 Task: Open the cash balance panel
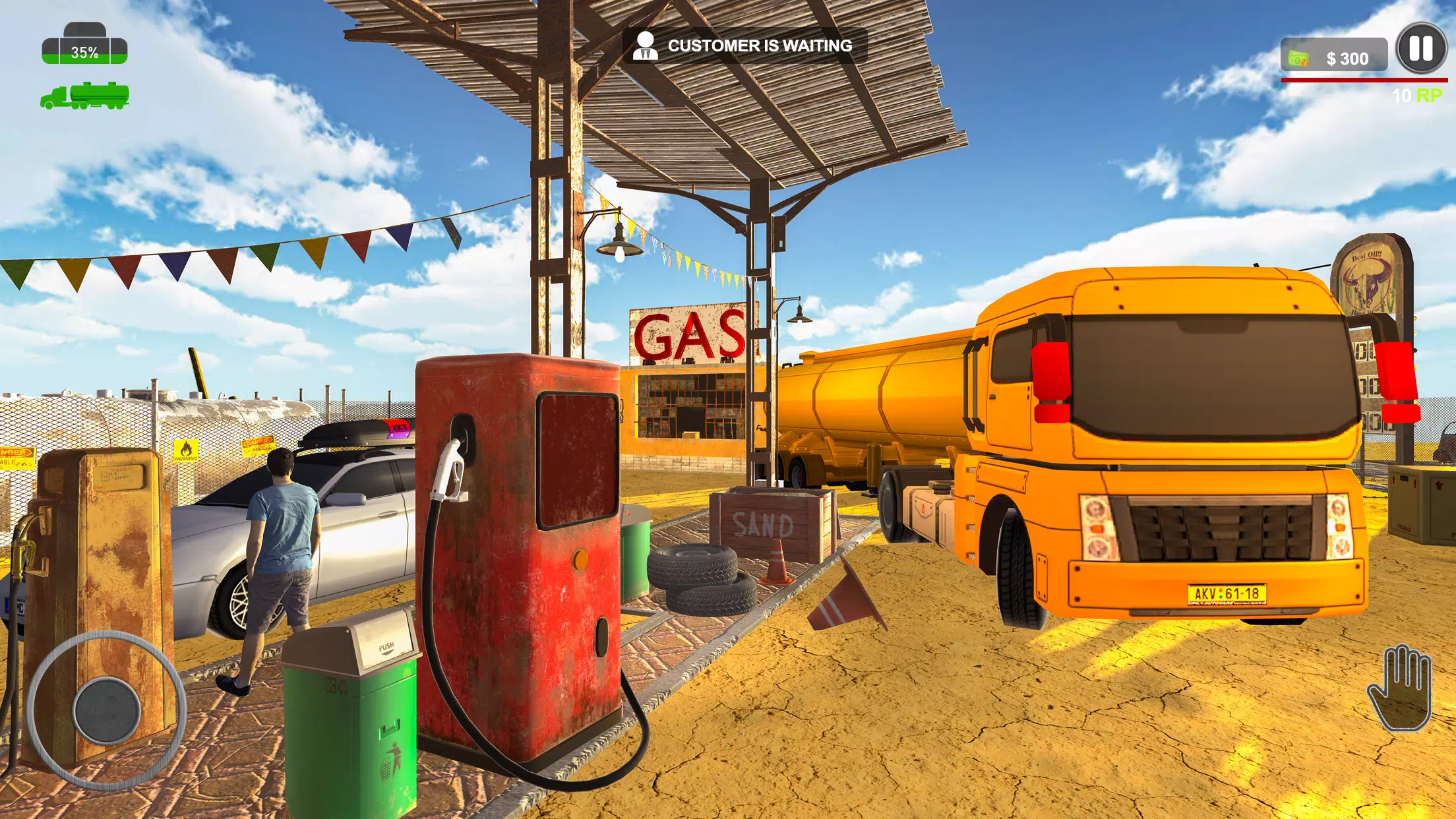[1333, 58]
